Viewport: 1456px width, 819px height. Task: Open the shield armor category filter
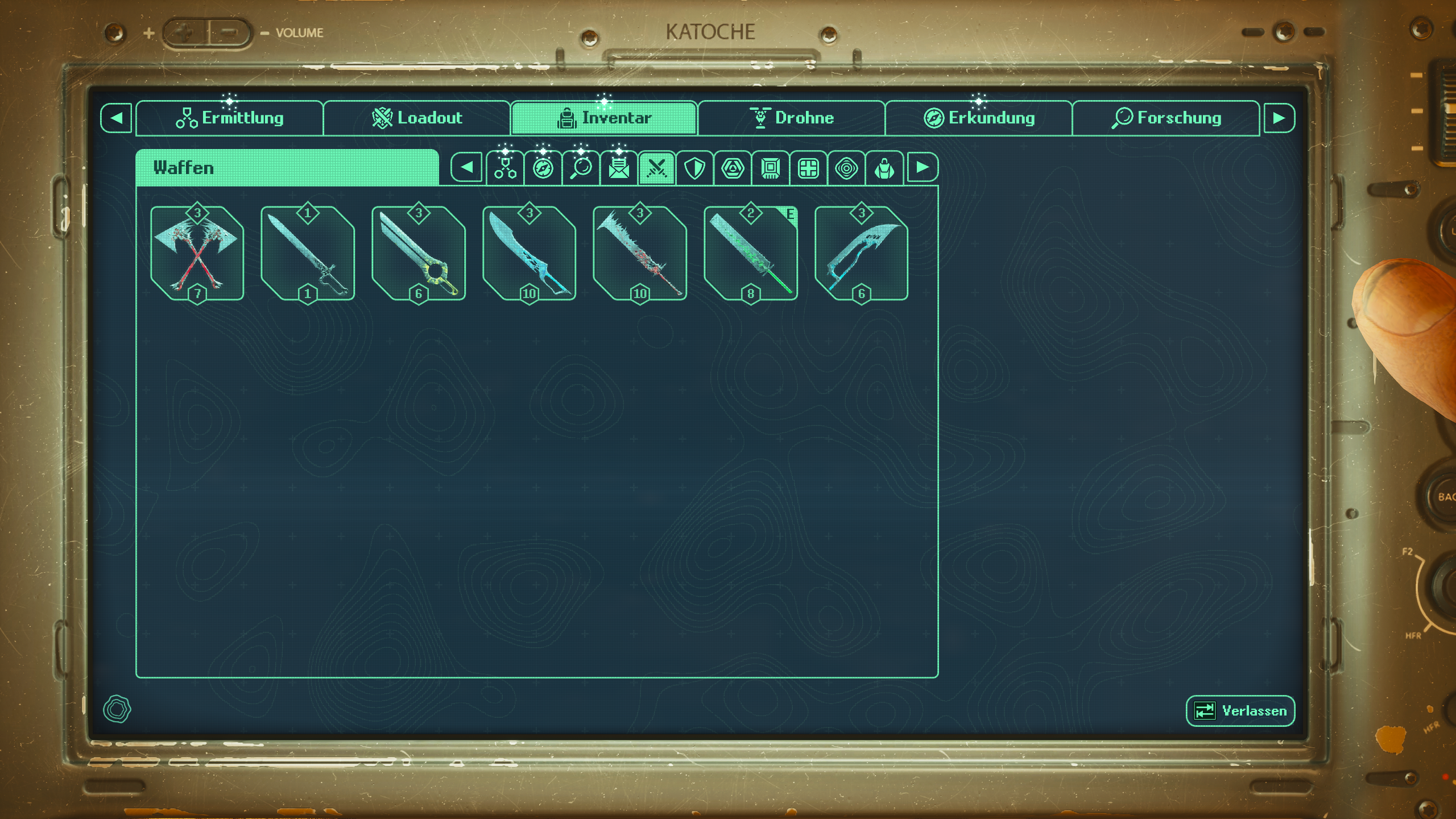[x=694, y=167]
